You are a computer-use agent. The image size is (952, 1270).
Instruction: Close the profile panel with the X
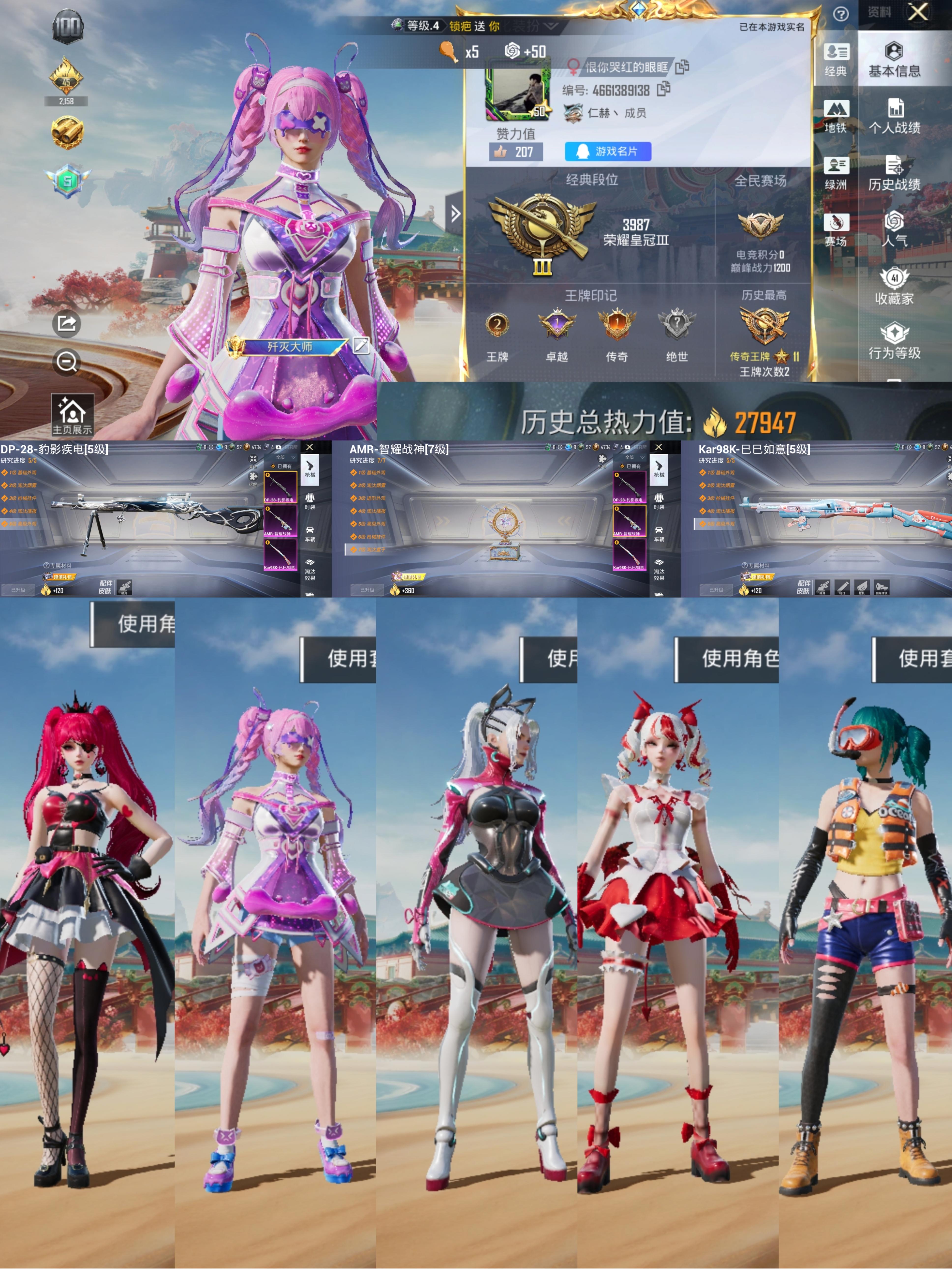pyautogui.click(x=918, y=13)
